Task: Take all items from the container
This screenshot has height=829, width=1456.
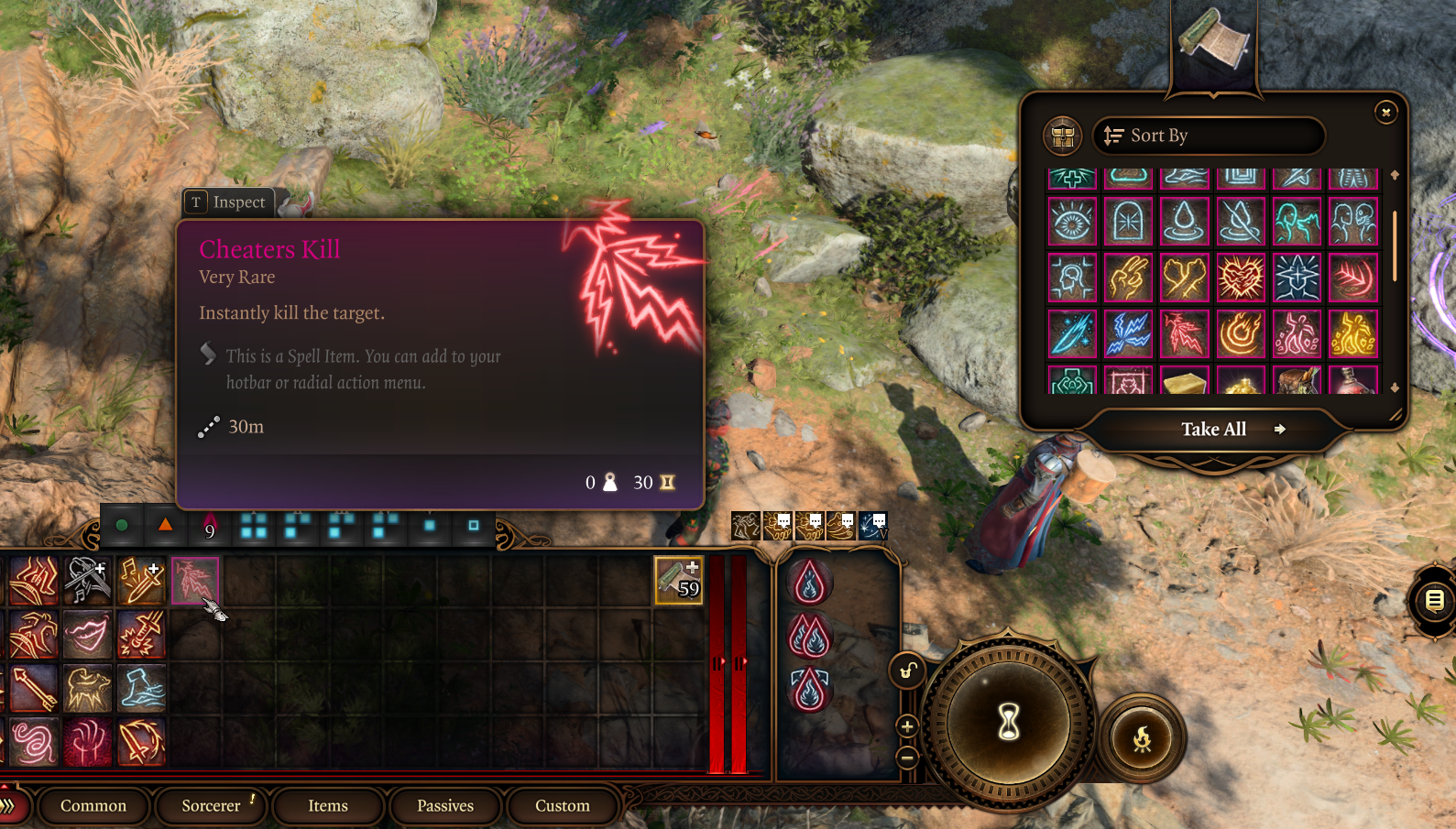Action: click(1213, 430)
